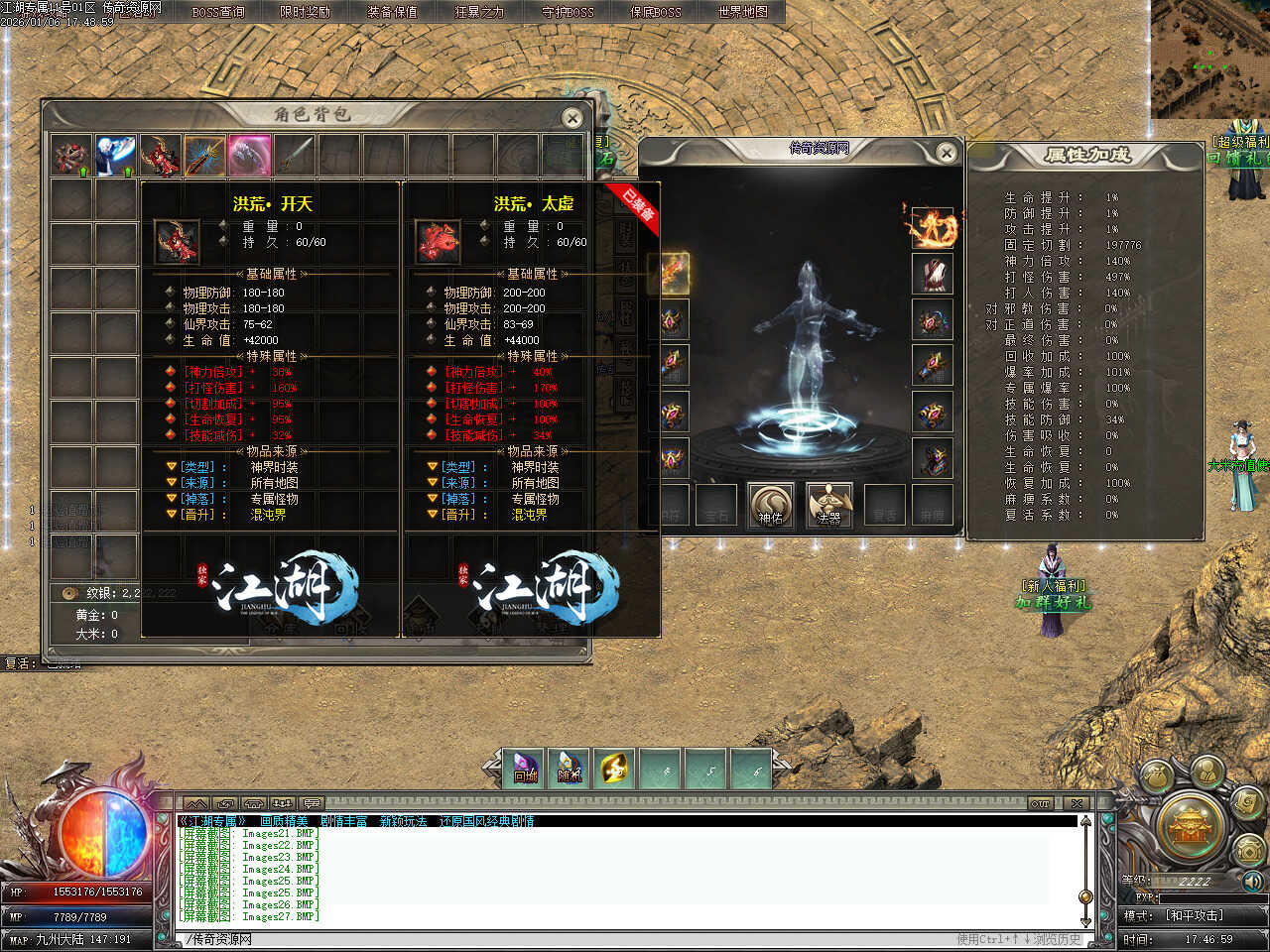Use the 回城 return-to-town hotbar item

click(526, 769)
